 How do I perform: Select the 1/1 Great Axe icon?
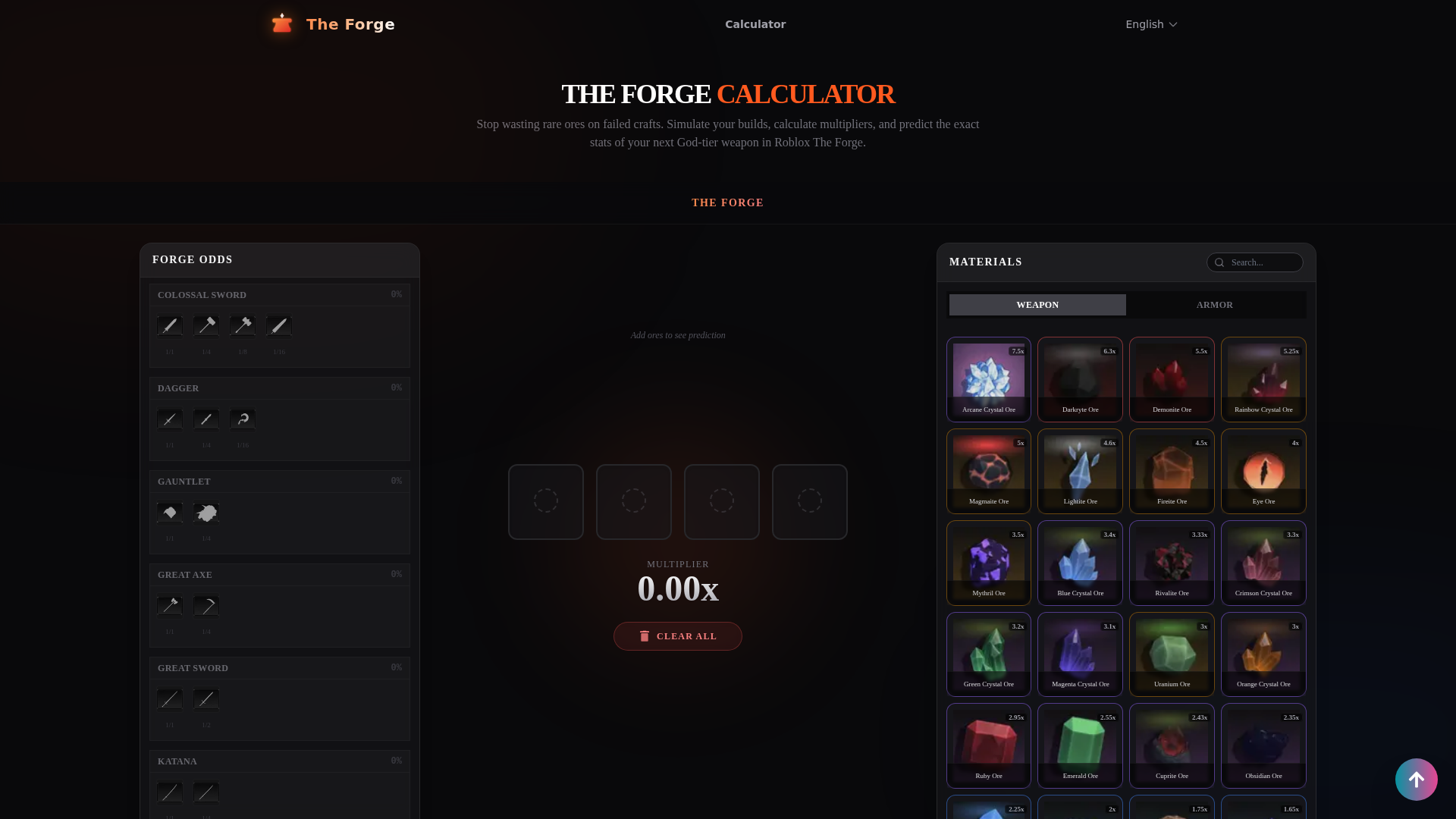170,605
